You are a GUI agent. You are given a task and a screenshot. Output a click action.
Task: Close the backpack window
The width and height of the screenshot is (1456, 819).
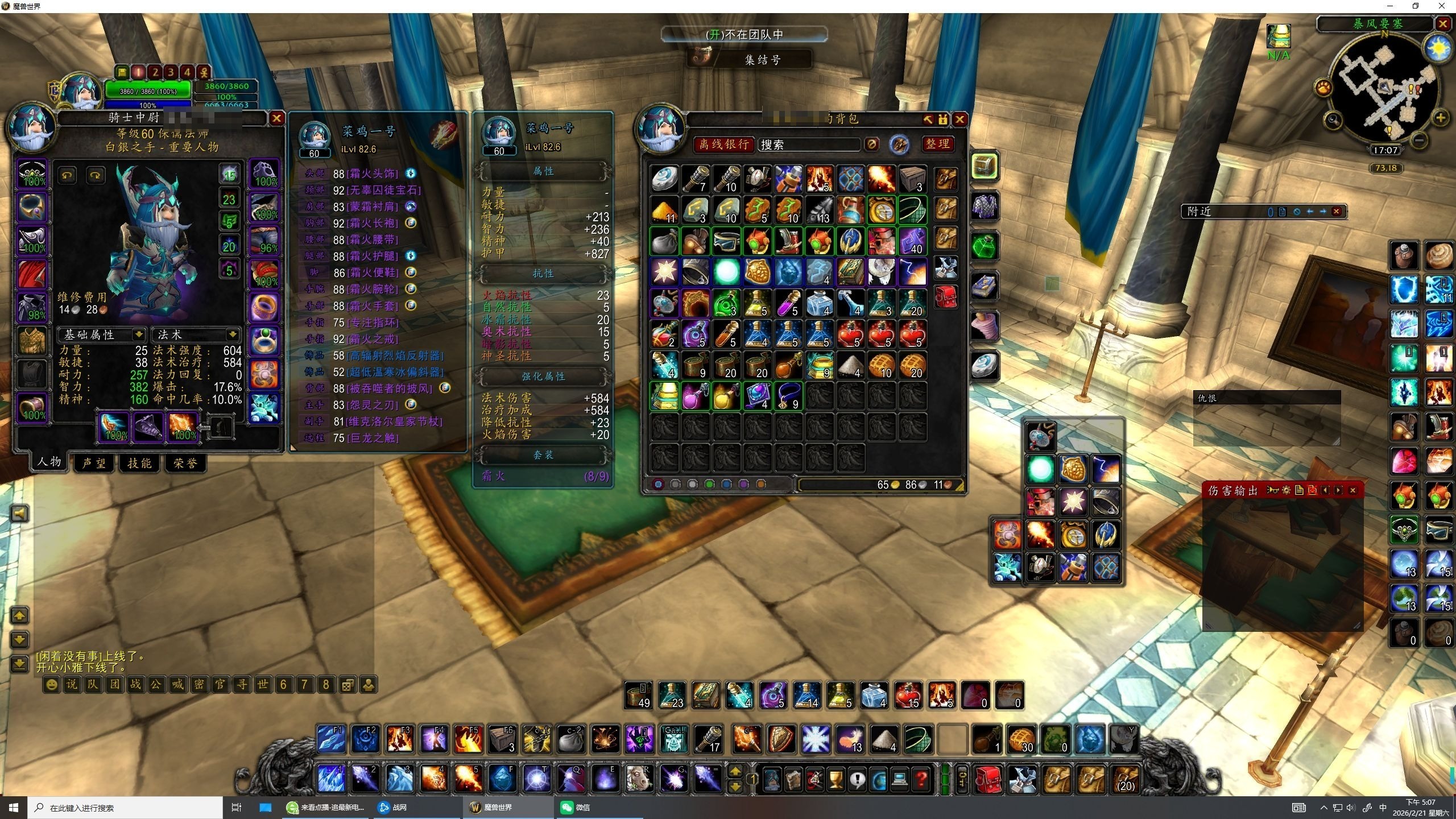point(960,119)
